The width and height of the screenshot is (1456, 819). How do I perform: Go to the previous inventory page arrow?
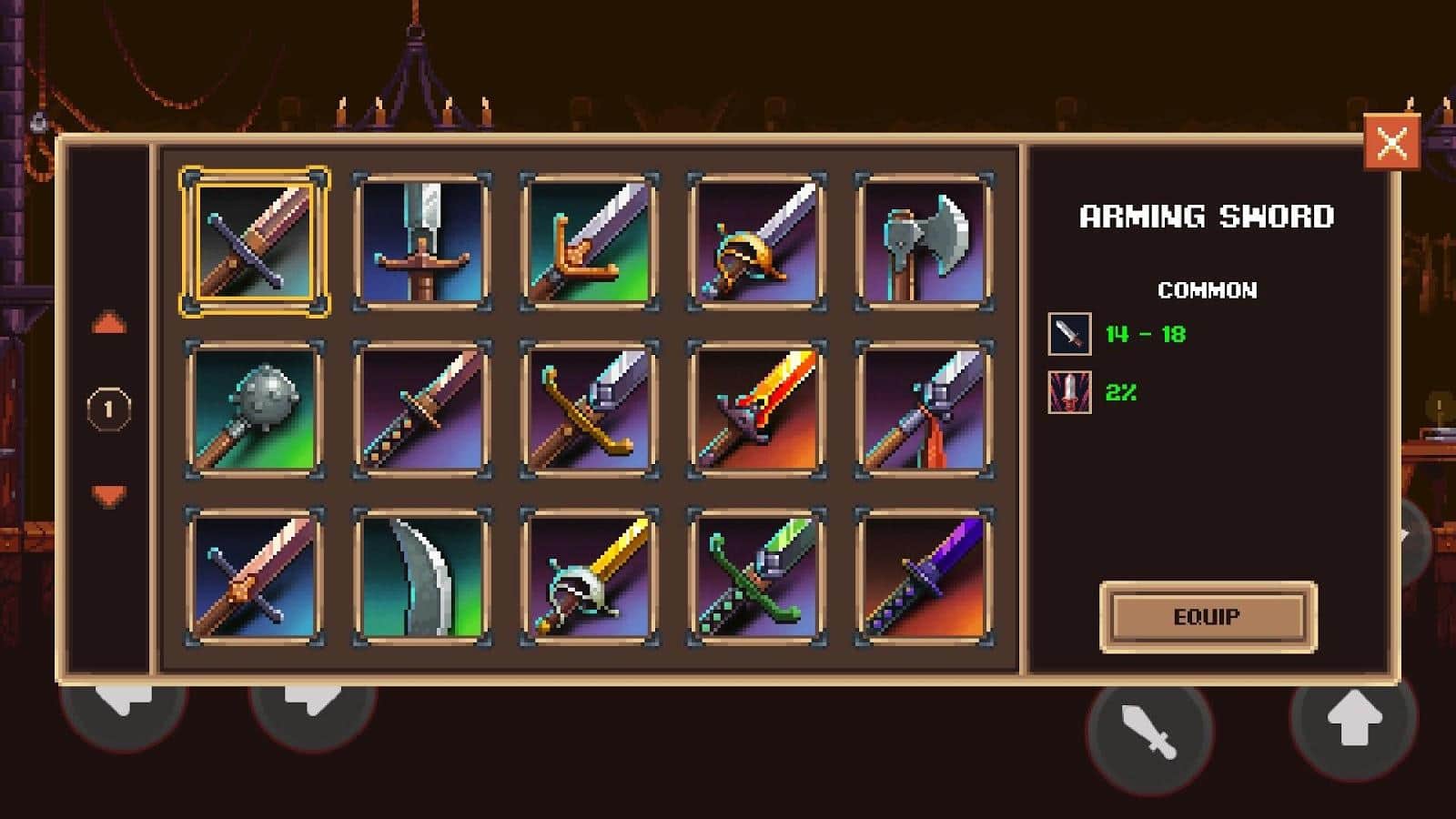tap(108, 324)
